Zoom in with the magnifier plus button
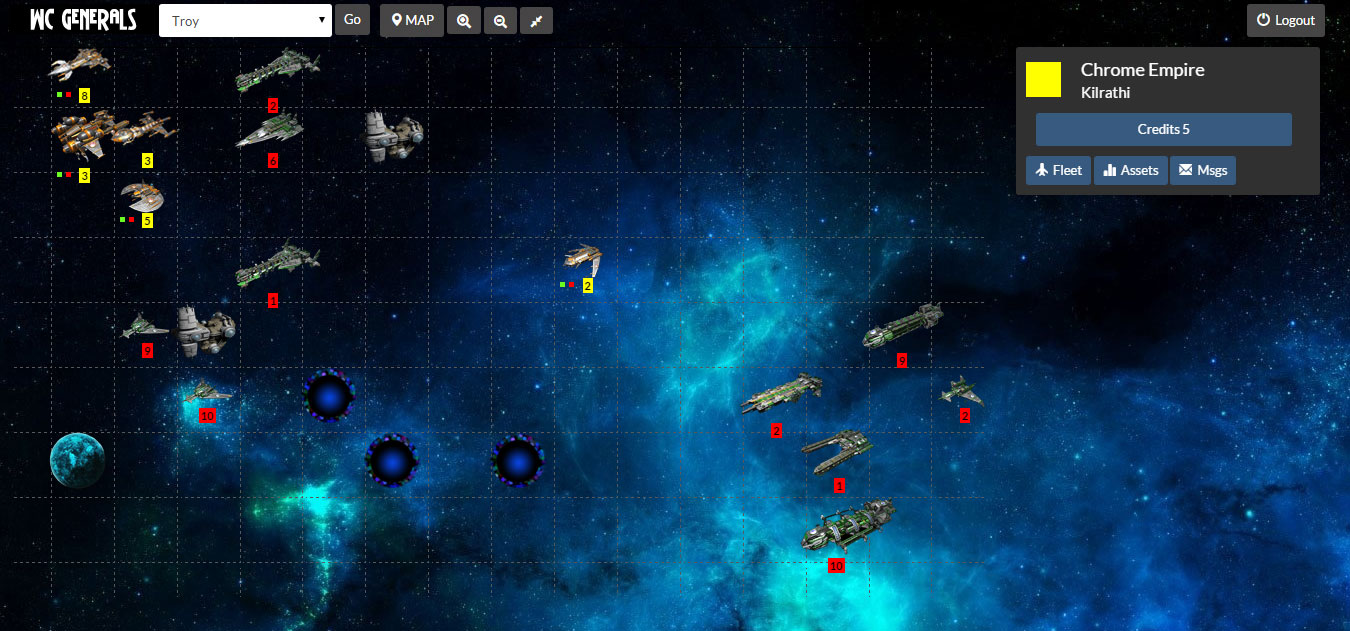 point(464,21)
